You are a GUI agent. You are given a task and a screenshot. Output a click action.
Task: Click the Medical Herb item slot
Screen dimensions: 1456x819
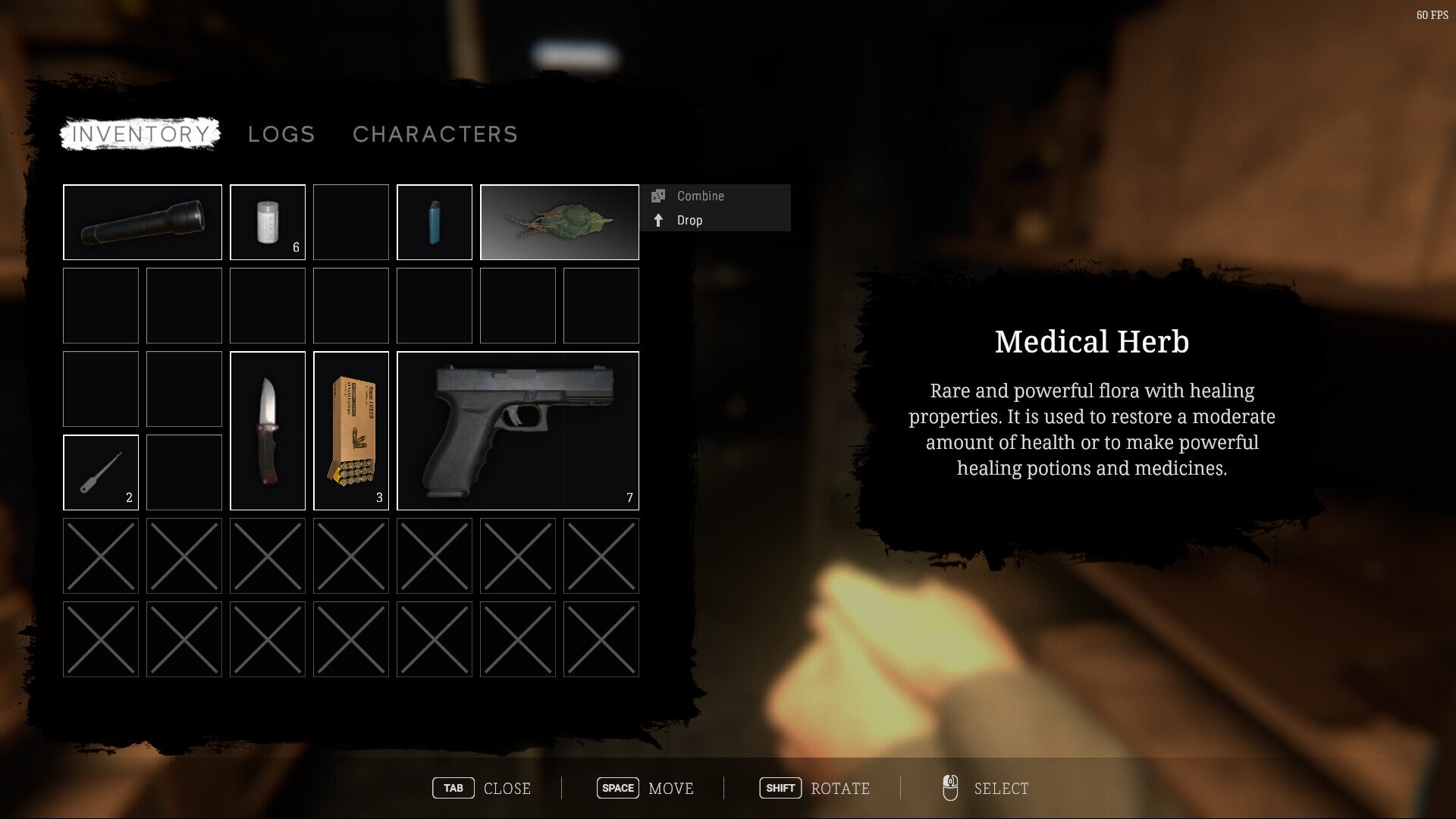click(560, 222)
